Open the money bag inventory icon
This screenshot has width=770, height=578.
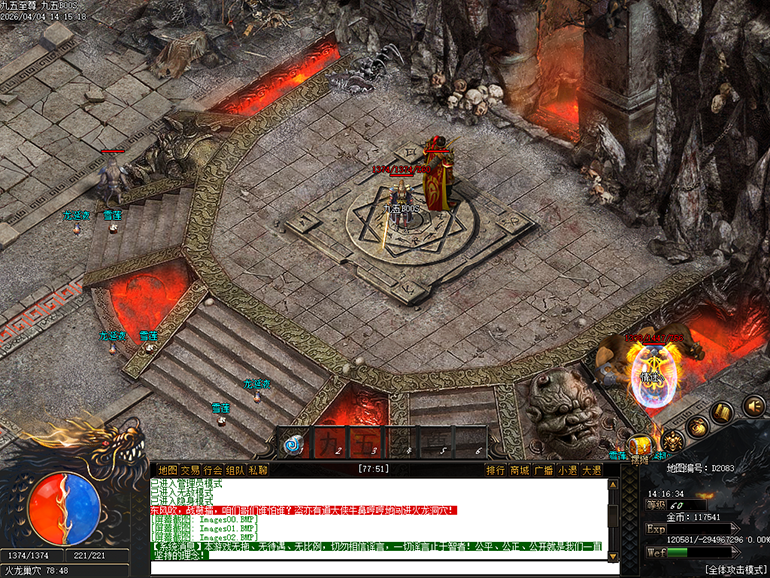click(698, 425)
